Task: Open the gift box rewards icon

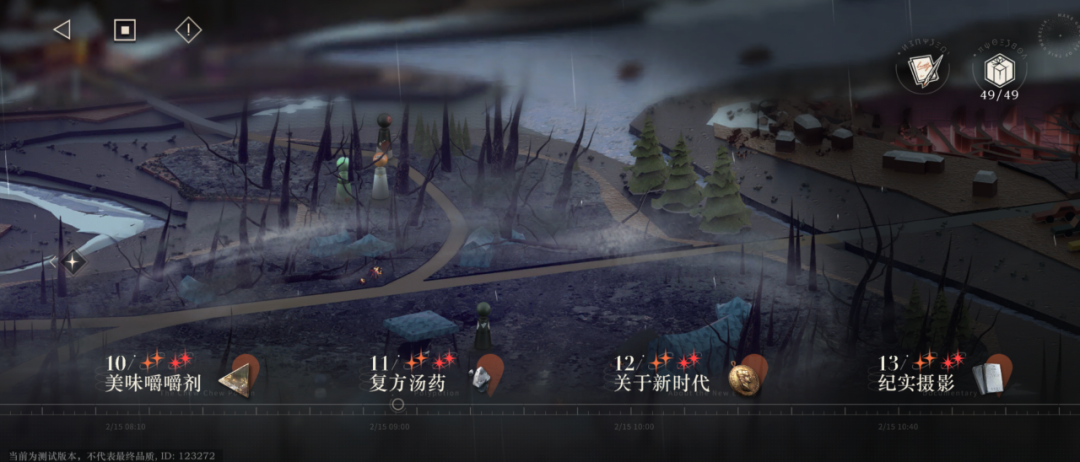Action: pyautogui.click(x=998, y=68)
